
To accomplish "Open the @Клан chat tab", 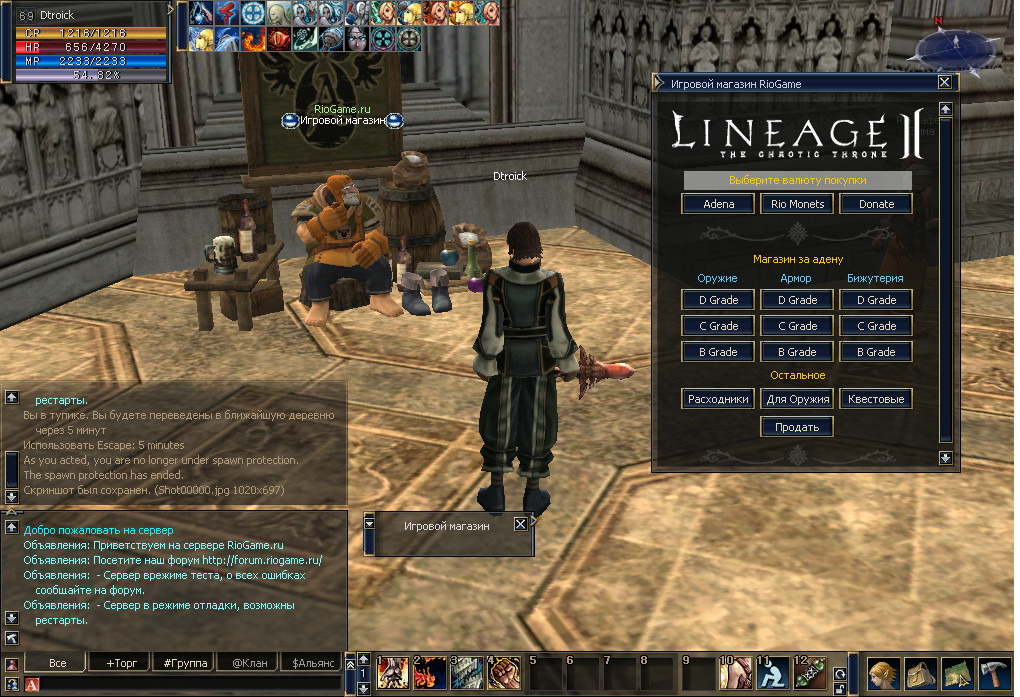I will [x=249, y=663].
